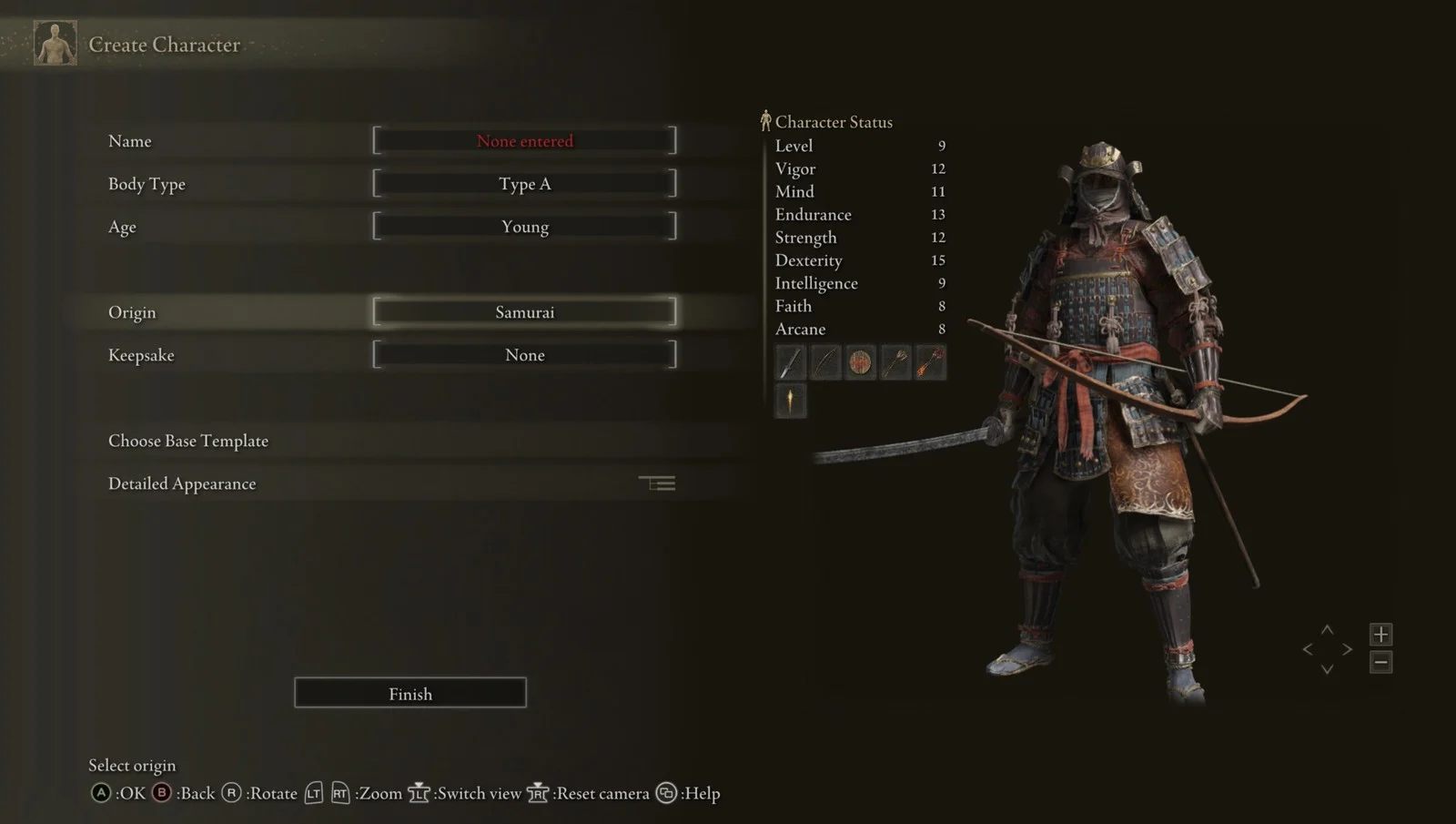Click the arrows equipment slot icon
Viewport: 1456px width, 824px height.
tap(895, 361)
